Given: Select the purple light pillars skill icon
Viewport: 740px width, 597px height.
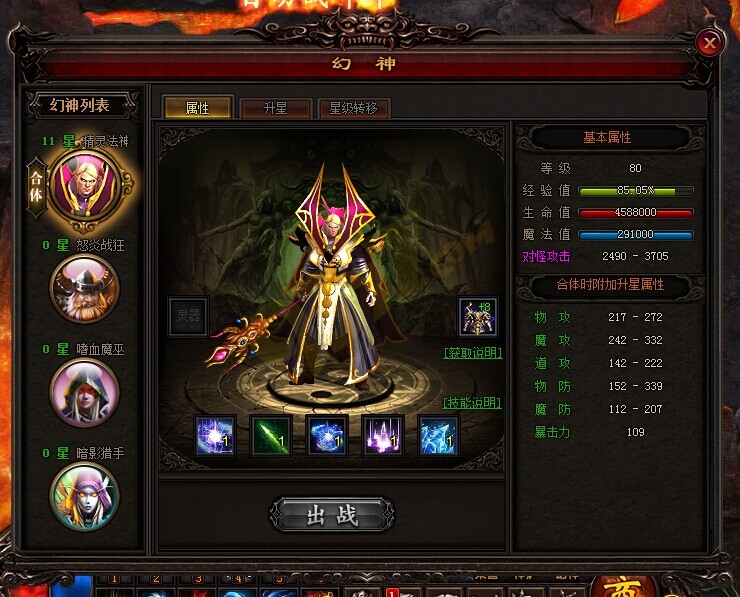Looking at the screenshot, I should tap(383, 436).
